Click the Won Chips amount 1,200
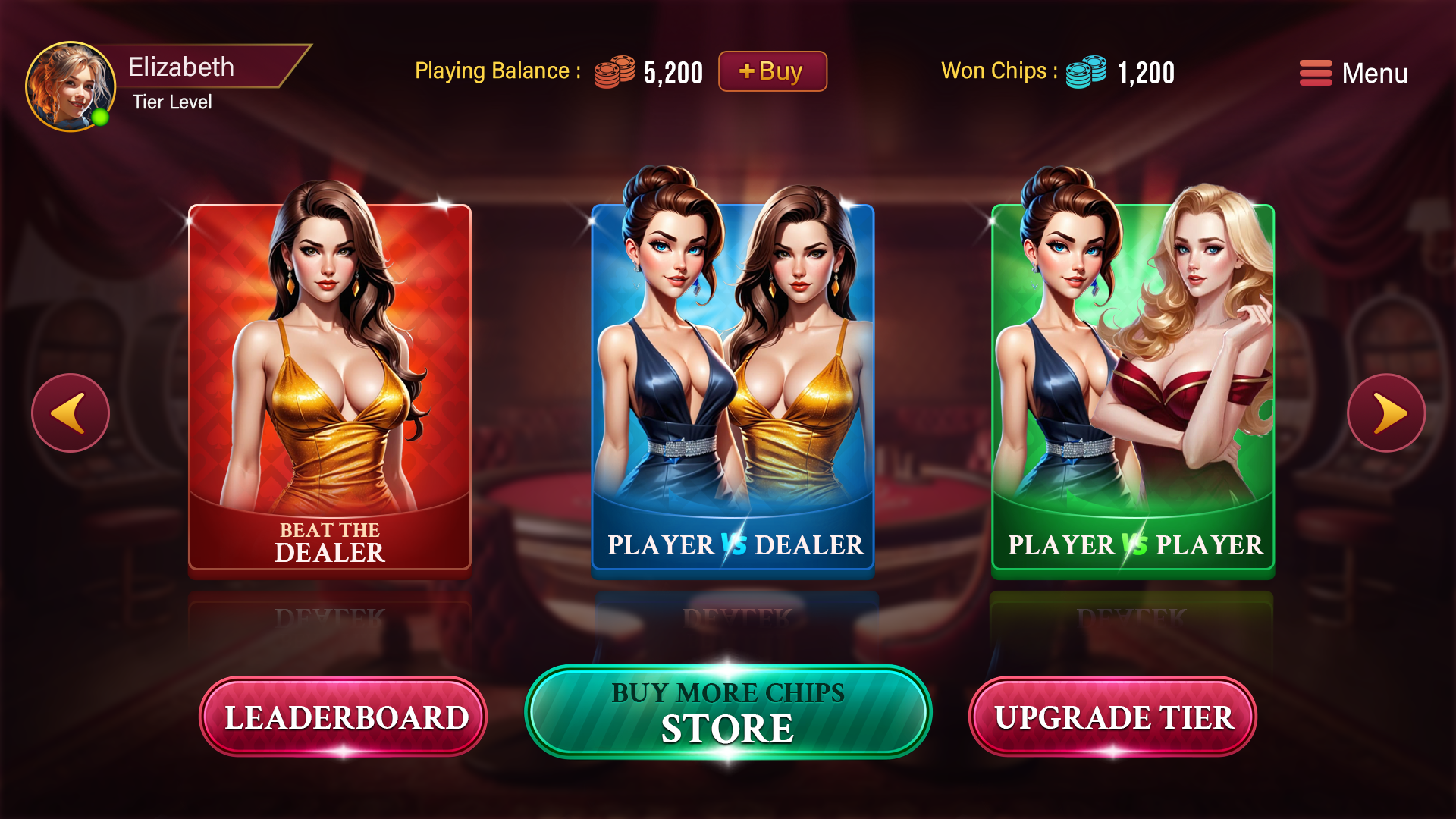 [1145, 73]
